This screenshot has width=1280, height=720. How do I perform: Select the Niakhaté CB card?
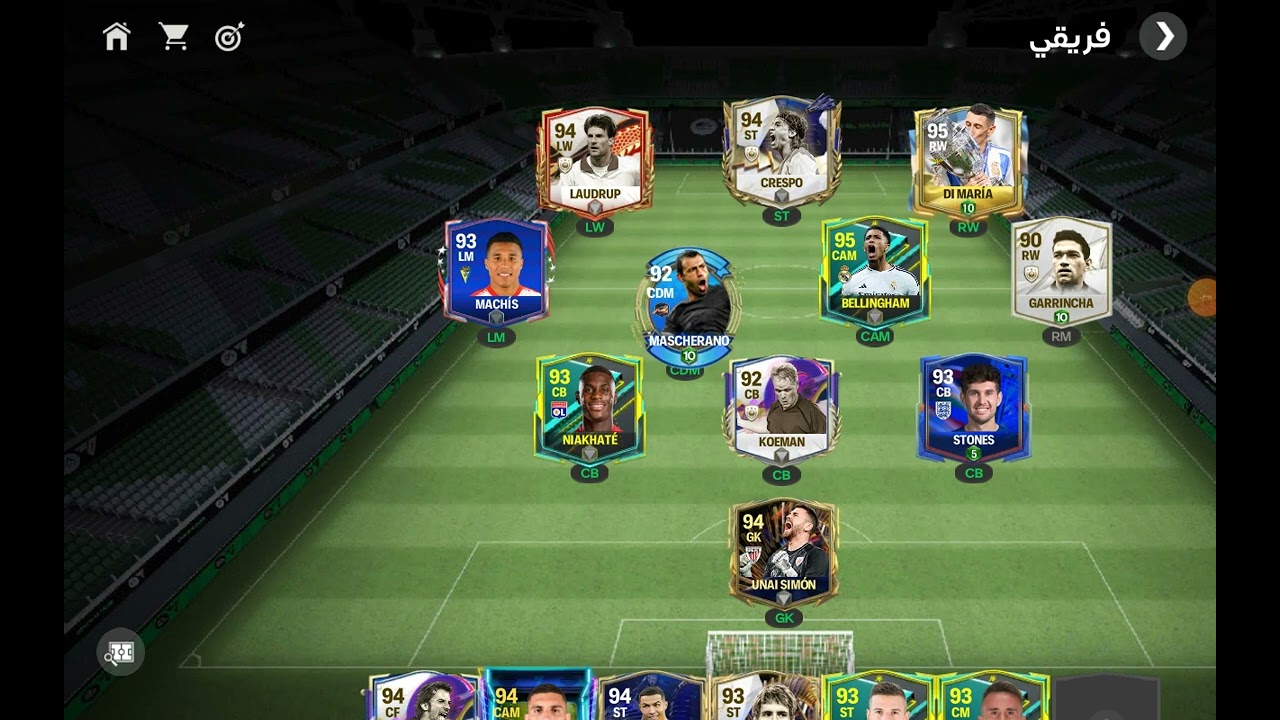590,408
